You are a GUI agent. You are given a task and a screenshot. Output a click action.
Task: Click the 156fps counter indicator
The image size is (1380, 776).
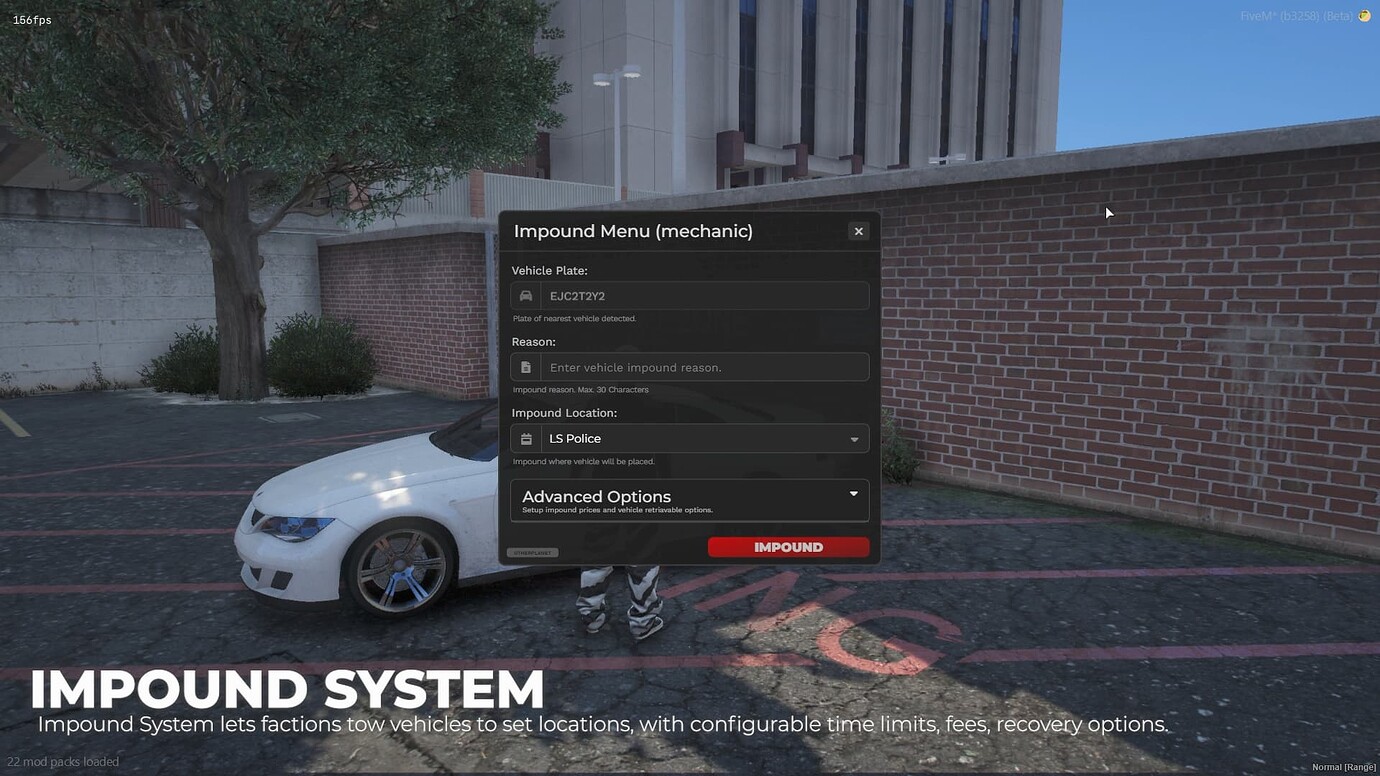(x=32, y=18)
